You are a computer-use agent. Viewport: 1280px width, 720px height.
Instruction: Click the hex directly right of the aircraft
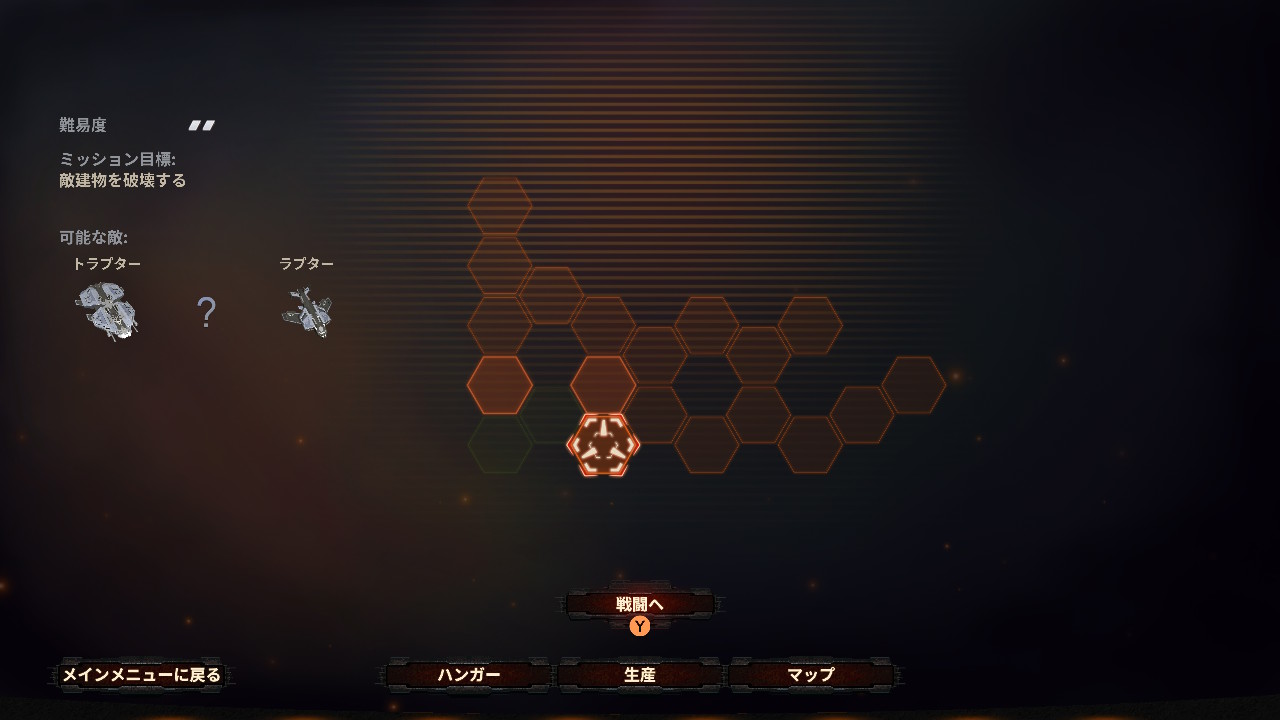coord(707,443)
